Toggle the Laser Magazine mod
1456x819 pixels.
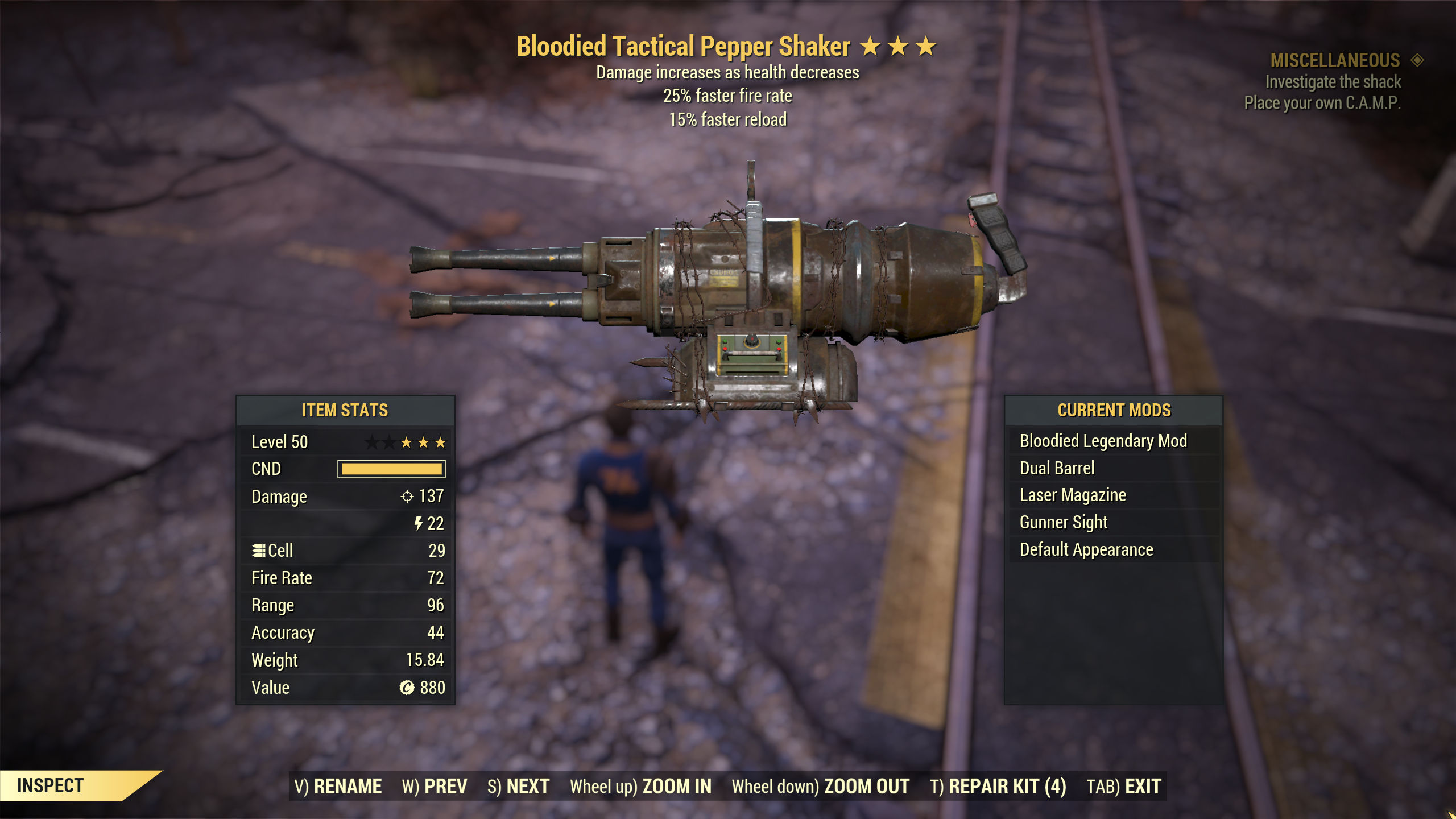tap(1072, 495)
